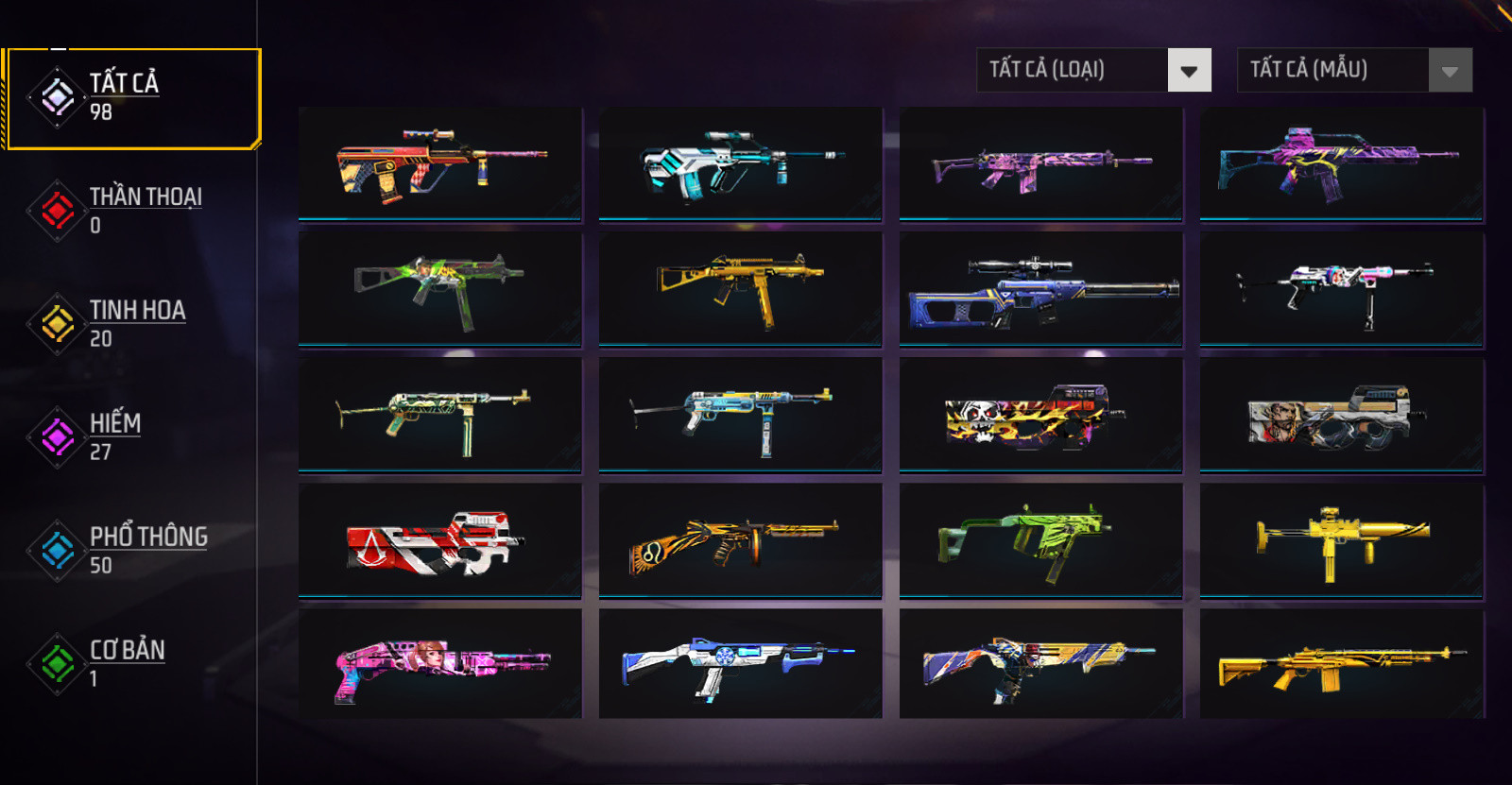
Task: Select the pink anime girl shotgun skin
Action: 440,664
